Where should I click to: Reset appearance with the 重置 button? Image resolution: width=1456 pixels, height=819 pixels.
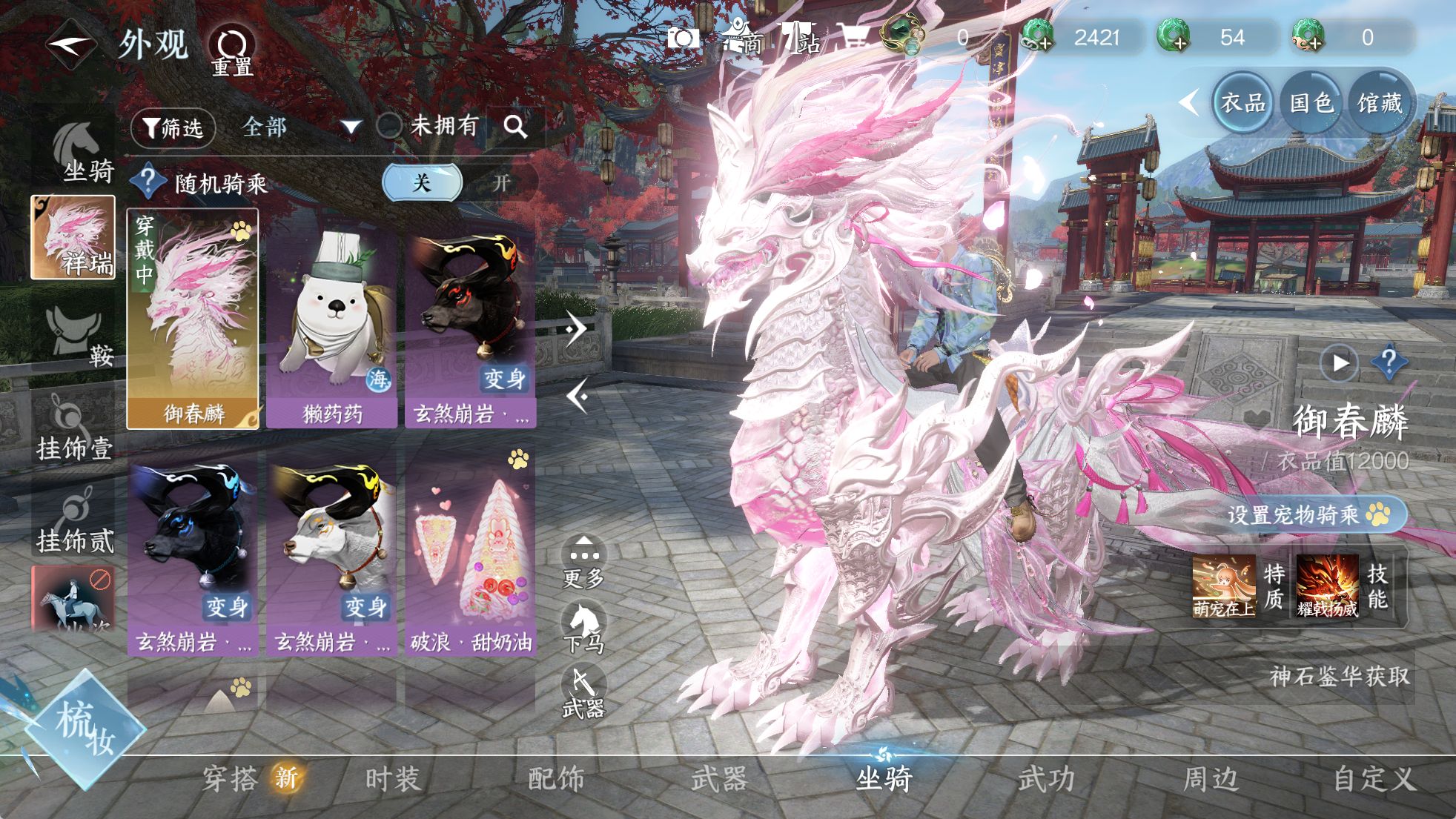232,50
